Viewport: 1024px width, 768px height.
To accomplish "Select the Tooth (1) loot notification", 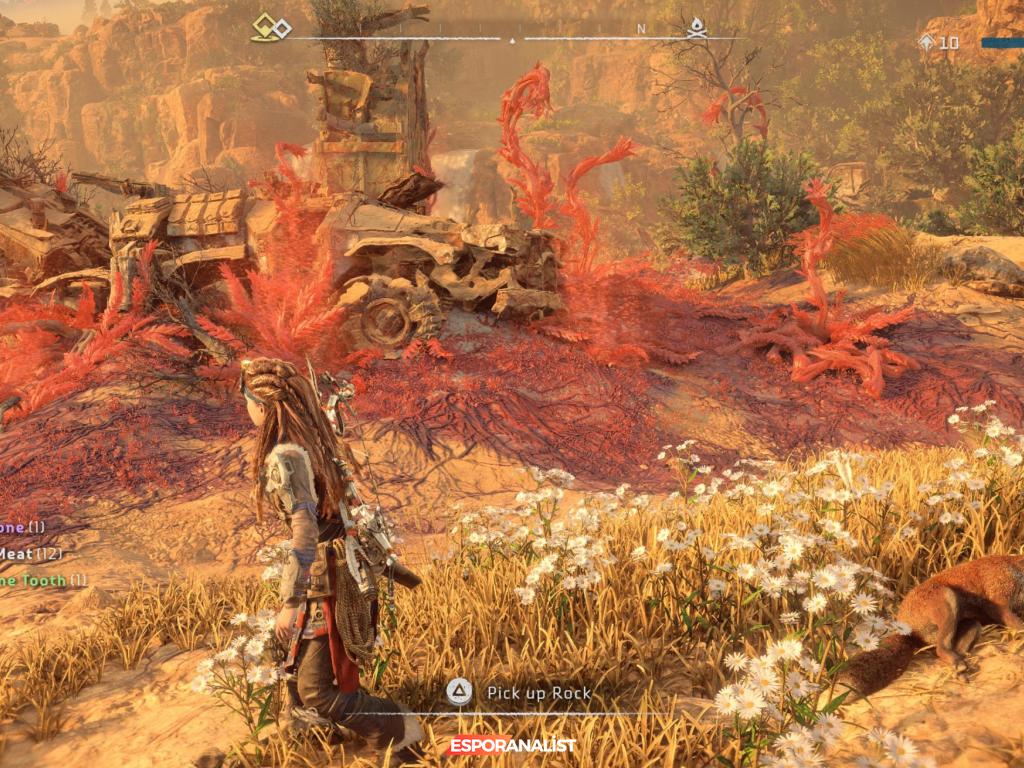I will point(42,580).
